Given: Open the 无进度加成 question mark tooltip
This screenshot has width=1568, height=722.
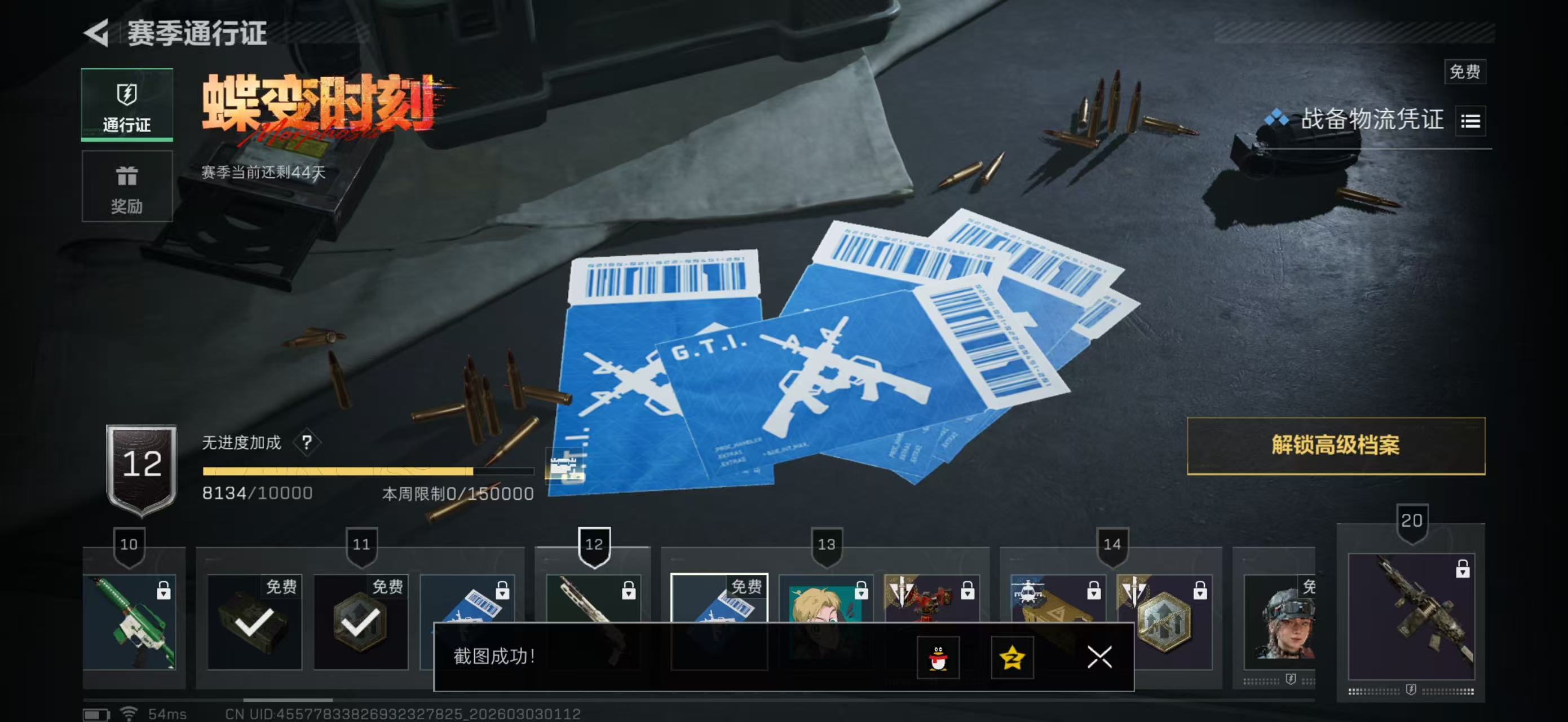Looking at the screenshot, I should [x=307, y=441].
